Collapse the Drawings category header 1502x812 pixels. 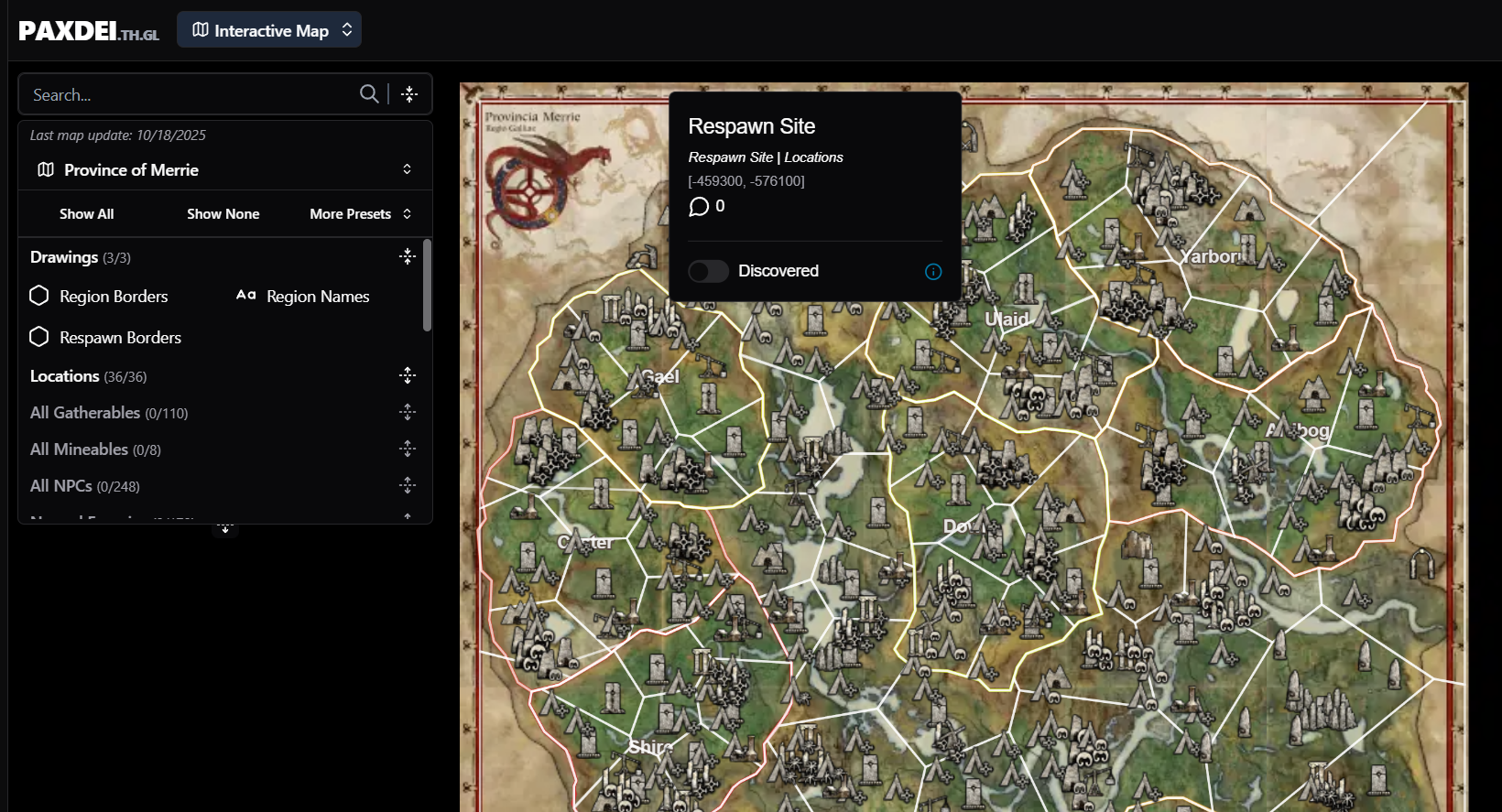[x=408, y=257]
